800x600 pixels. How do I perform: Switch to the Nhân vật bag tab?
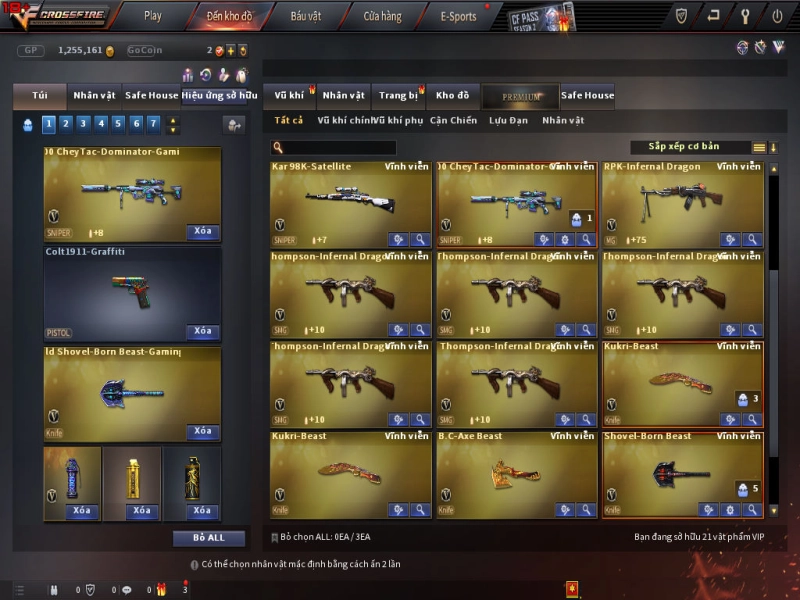(x=94, y=96)
